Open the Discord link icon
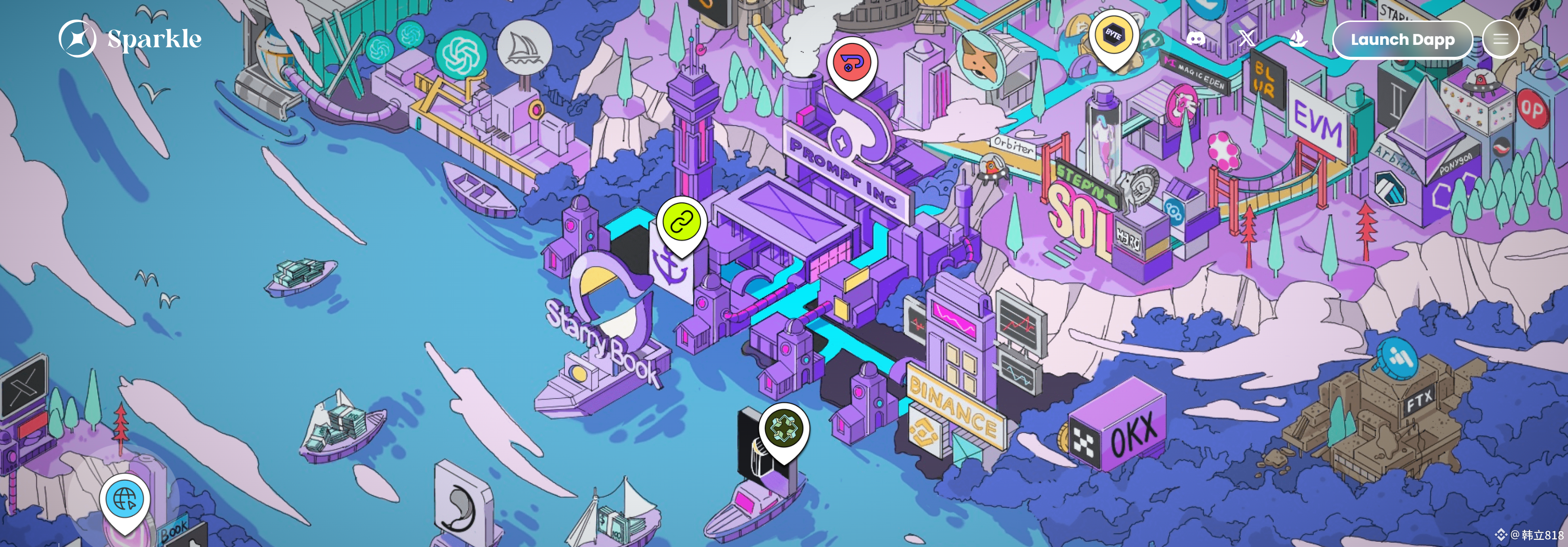 coord(1195,39)
